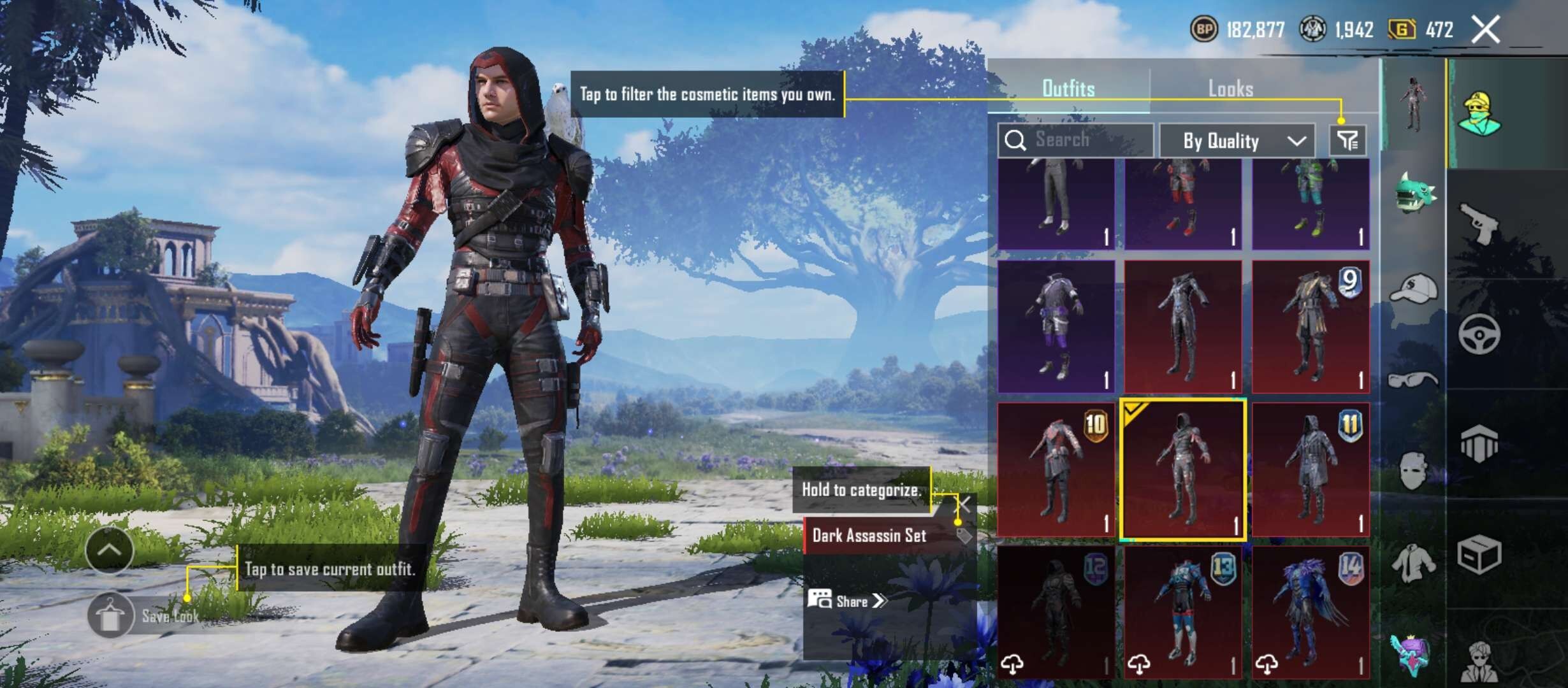
Task: Show the sunglasses eyewear category
Action: pyautogui.click(x=1414, y=380)
